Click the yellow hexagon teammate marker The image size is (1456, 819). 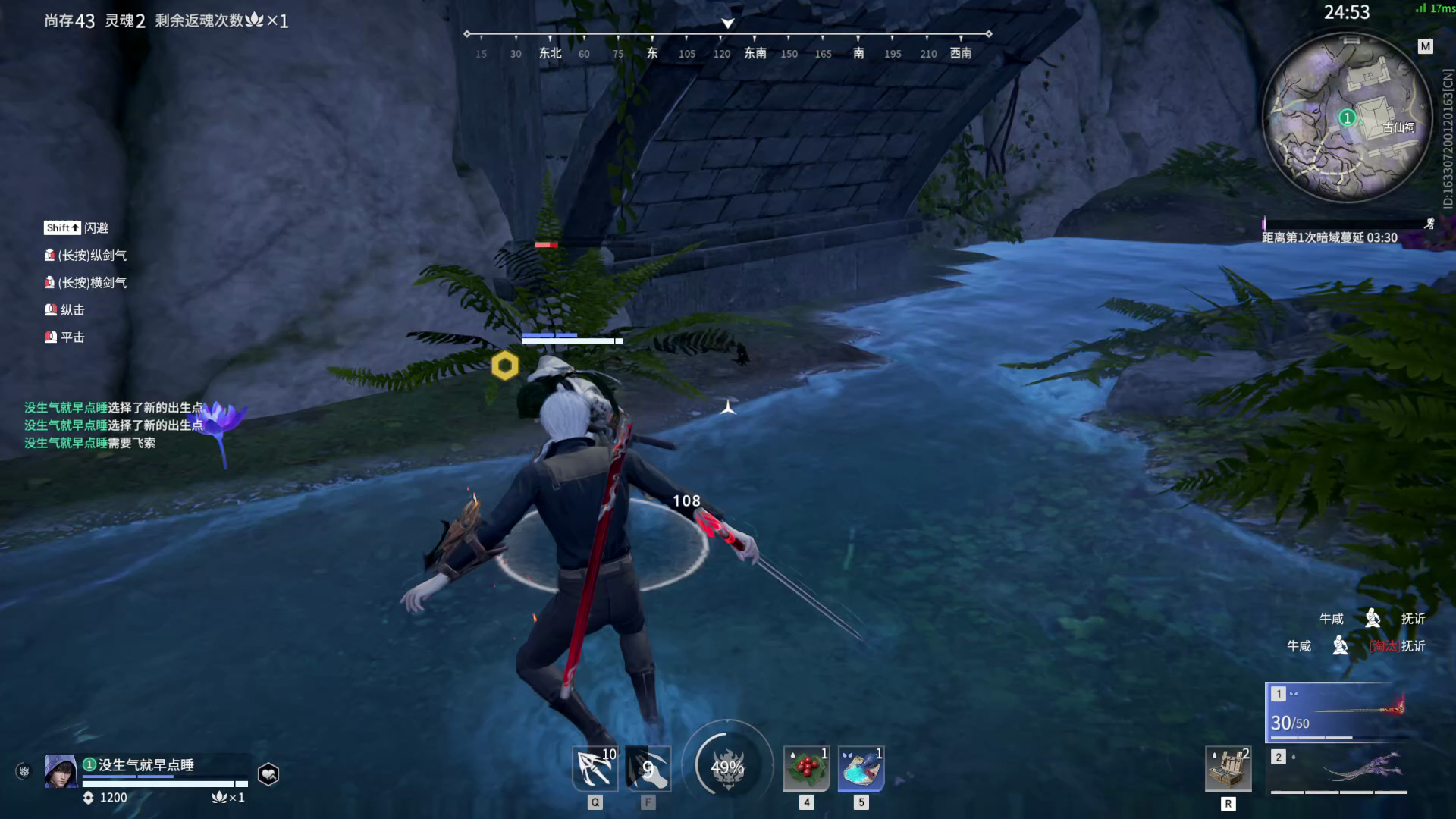click(x=504, y=366)
